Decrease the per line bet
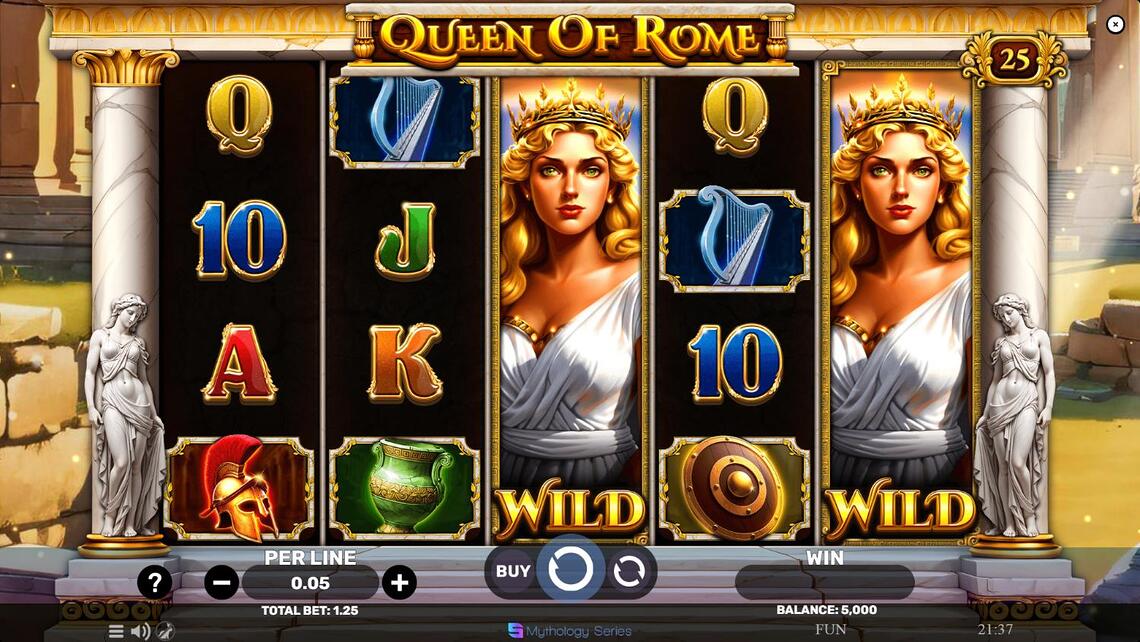1140x642 pixels. click(222, 582)
